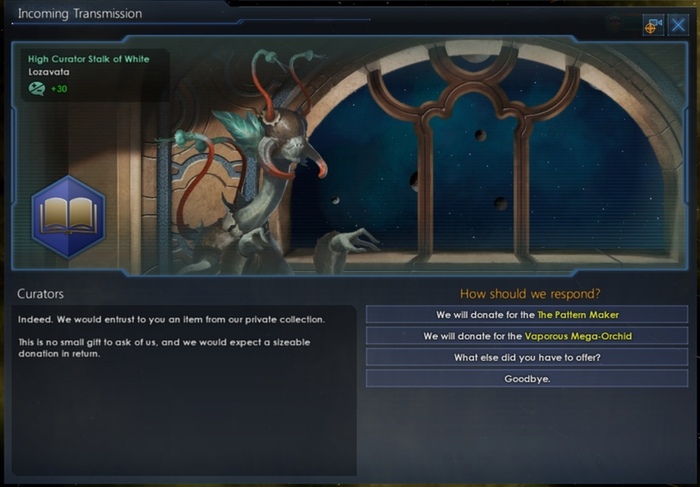Ask "What else did you have to offer?"
Viewport: 700px width, 487px height.
[x=526, y=357]
